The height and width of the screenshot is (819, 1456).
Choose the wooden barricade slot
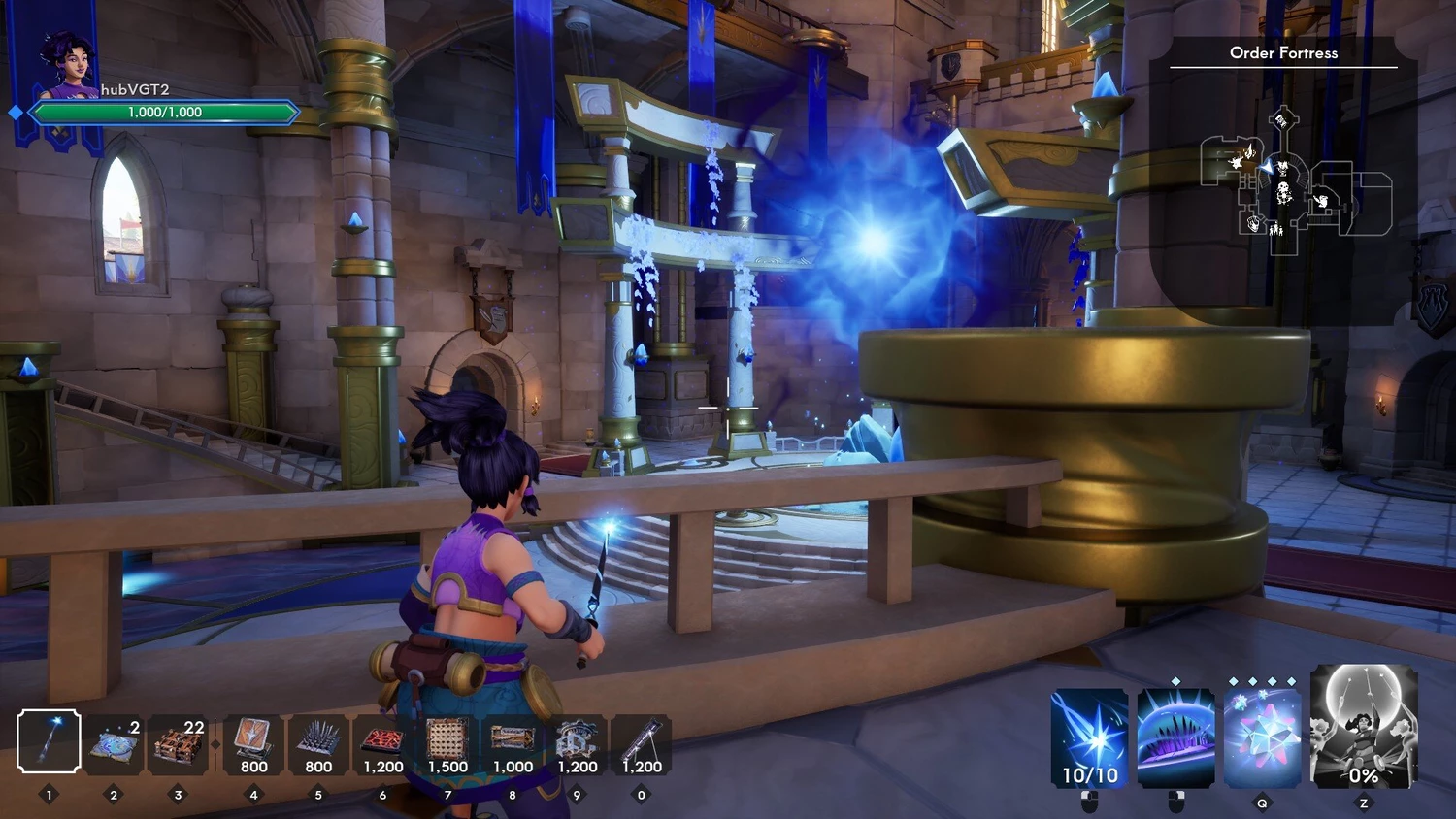pos(178,745)
